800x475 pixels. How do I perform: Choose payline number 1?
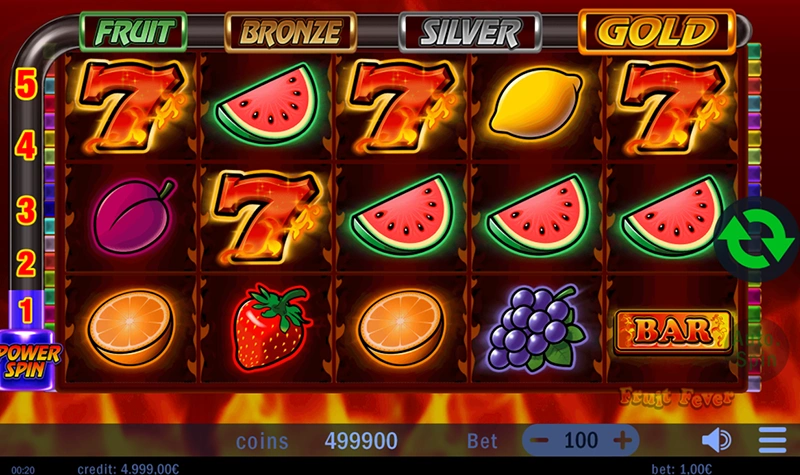27,311
